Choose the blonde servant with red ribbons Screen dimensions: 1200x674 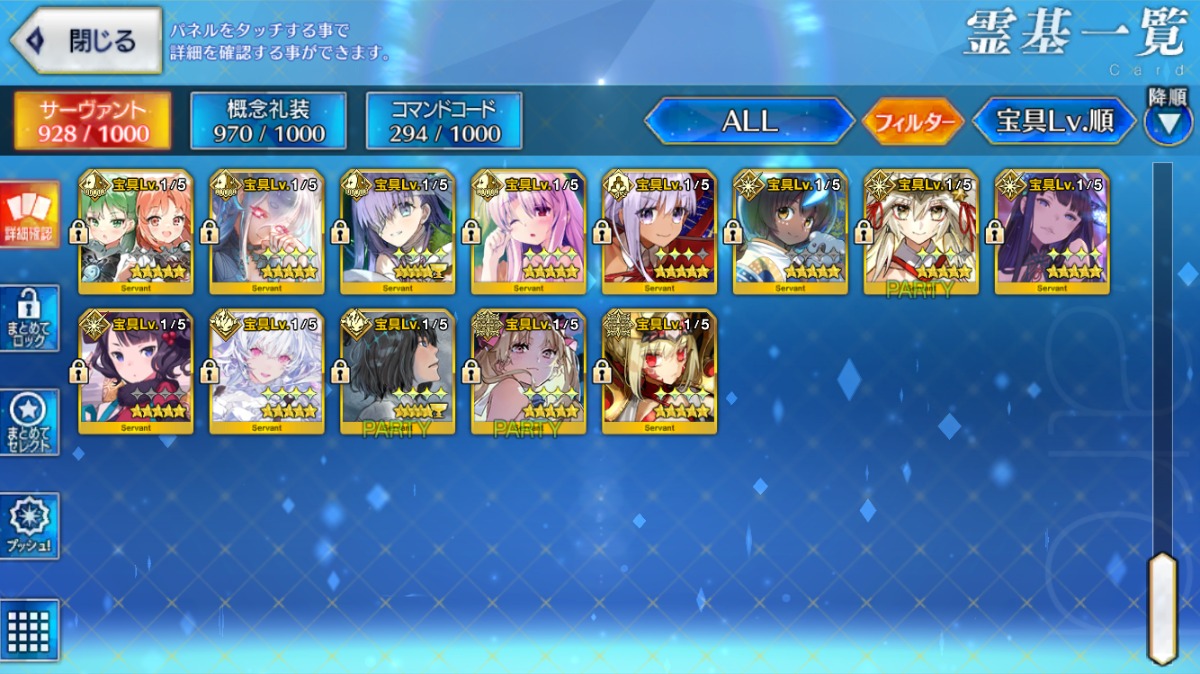point(921,232)
